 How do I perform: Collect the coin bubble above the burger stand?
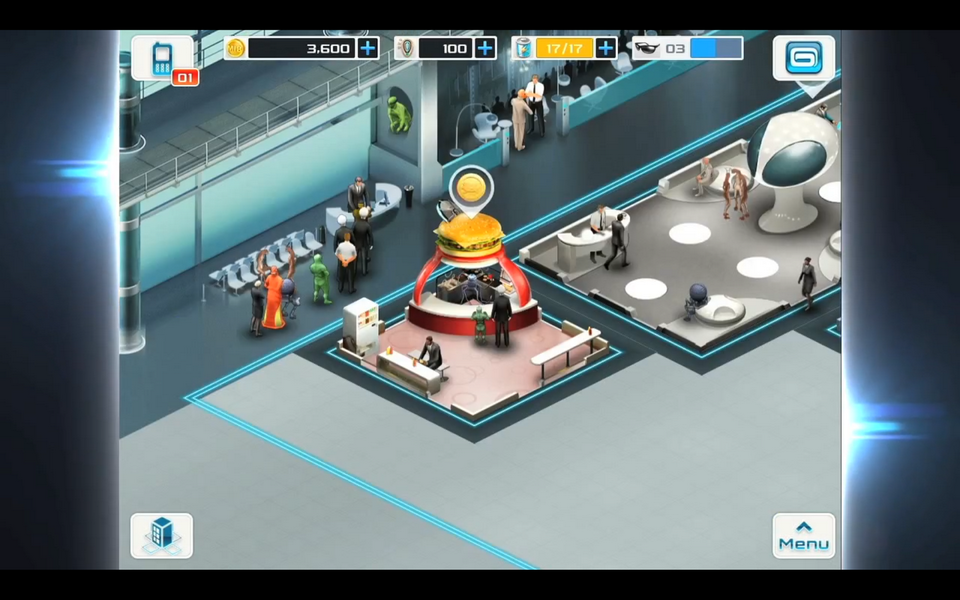point(468,187)
